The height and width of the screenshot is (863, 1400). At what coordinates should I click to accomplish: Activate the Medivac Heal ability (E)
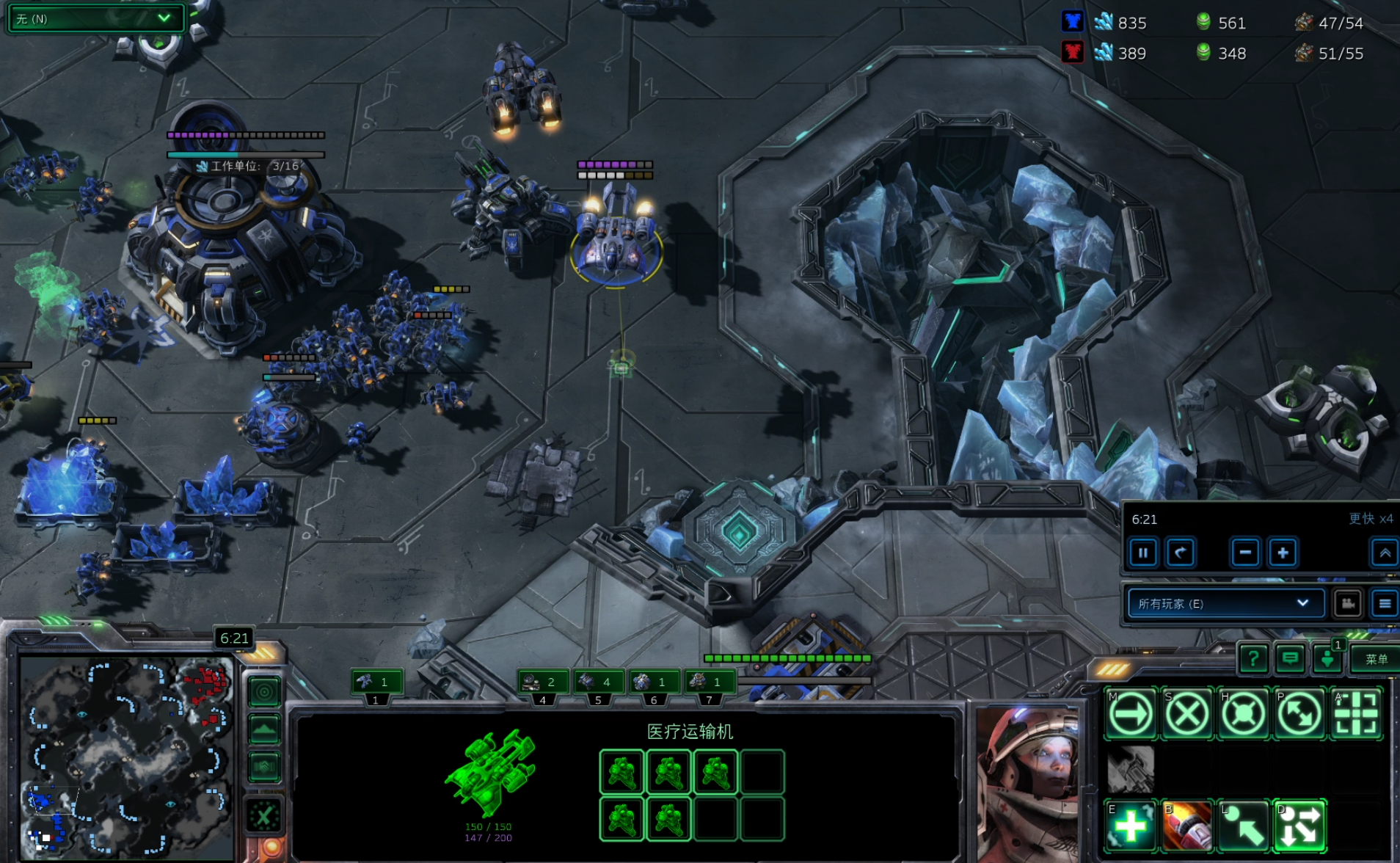(1131, 826)
